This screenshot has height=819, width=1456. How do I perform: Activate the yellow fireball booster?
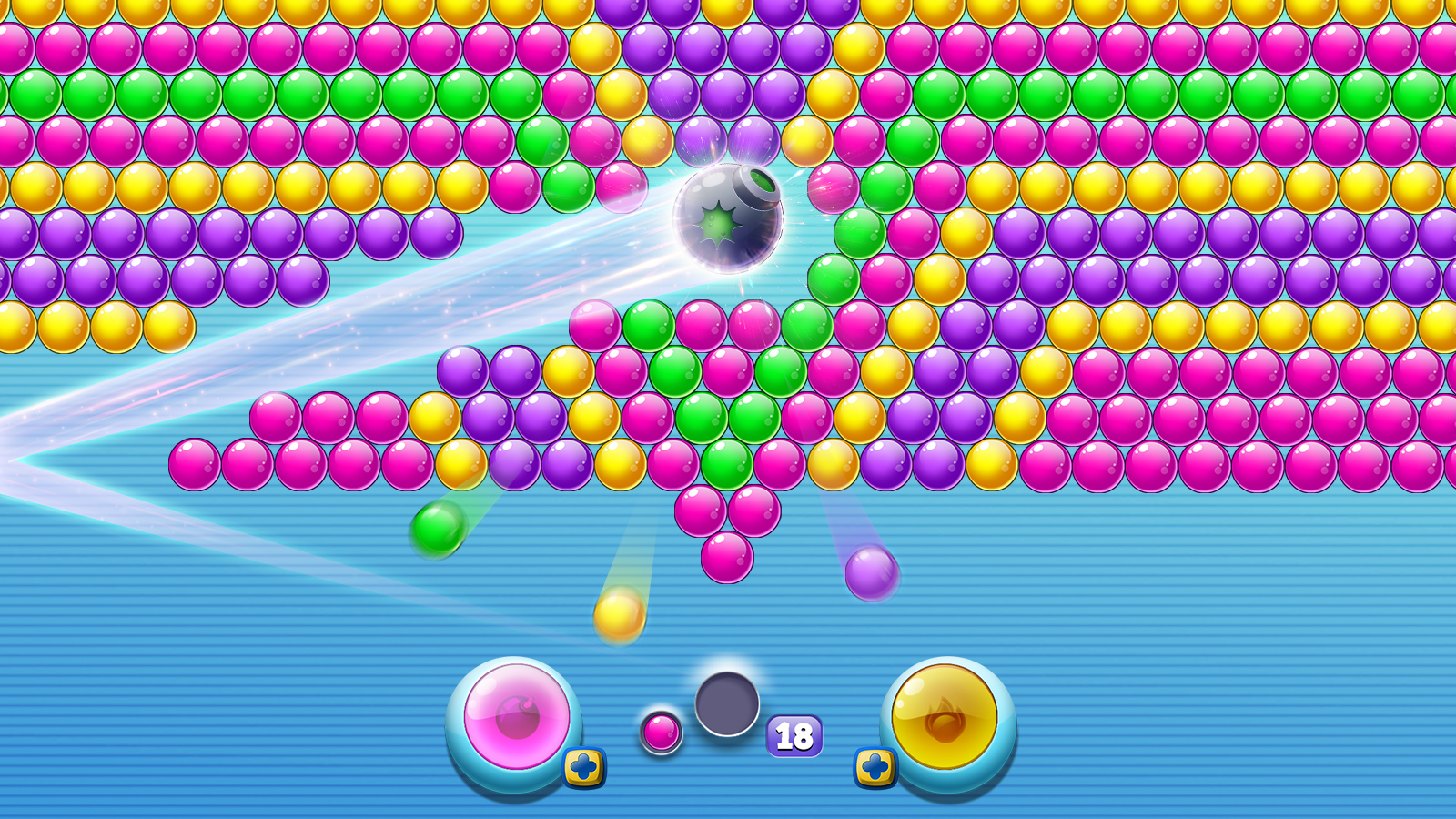pyautogui.click(x=946, y=719)
